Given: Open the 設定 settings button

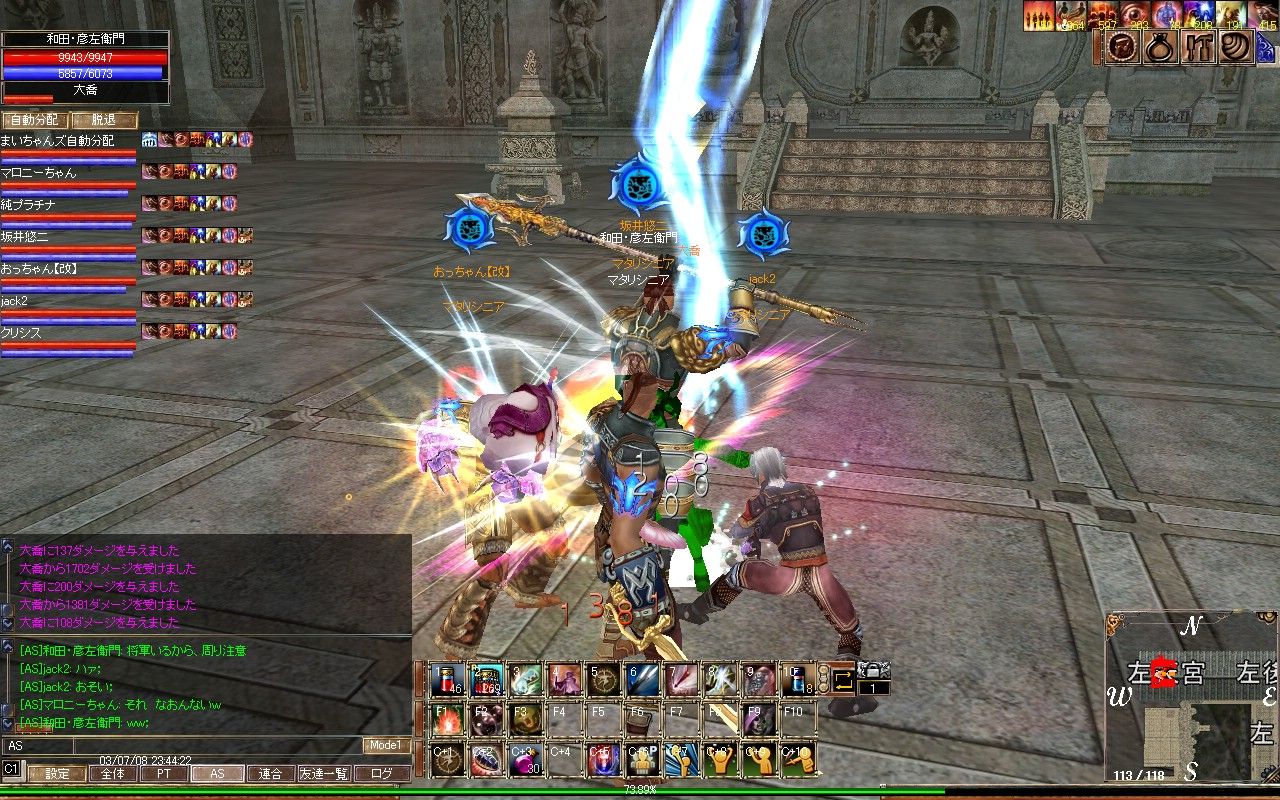Looking at the screenshot, I should [x=56, y=773].
